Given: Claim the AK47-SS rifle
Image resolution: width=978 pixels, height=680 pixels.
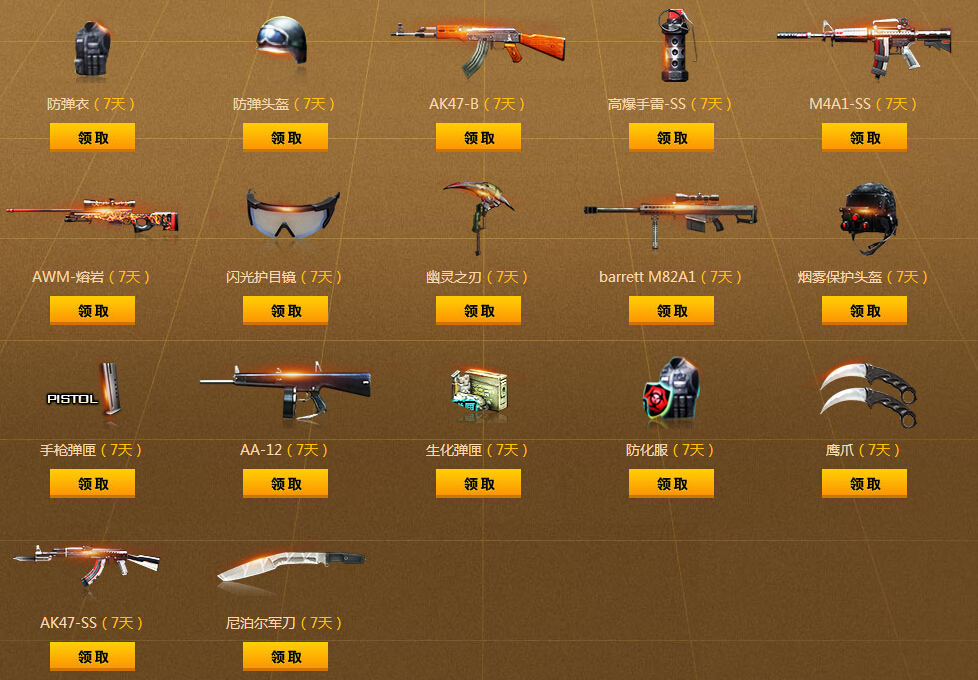Looking at the screenshot, I should 92,657.
